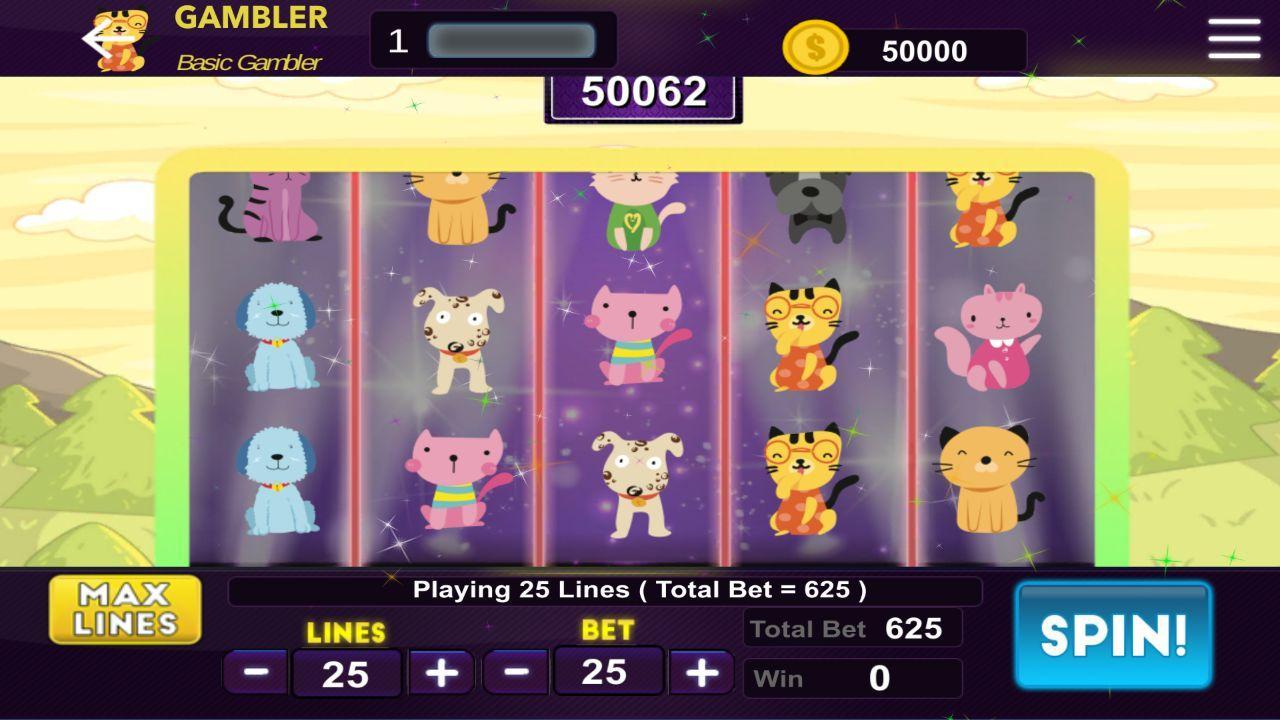The height and width of the screenshot is (720, 1280).
Task: Click the gray dog symbol on the fourth reel
Action: pyautogui.click(x=808, y=205)
